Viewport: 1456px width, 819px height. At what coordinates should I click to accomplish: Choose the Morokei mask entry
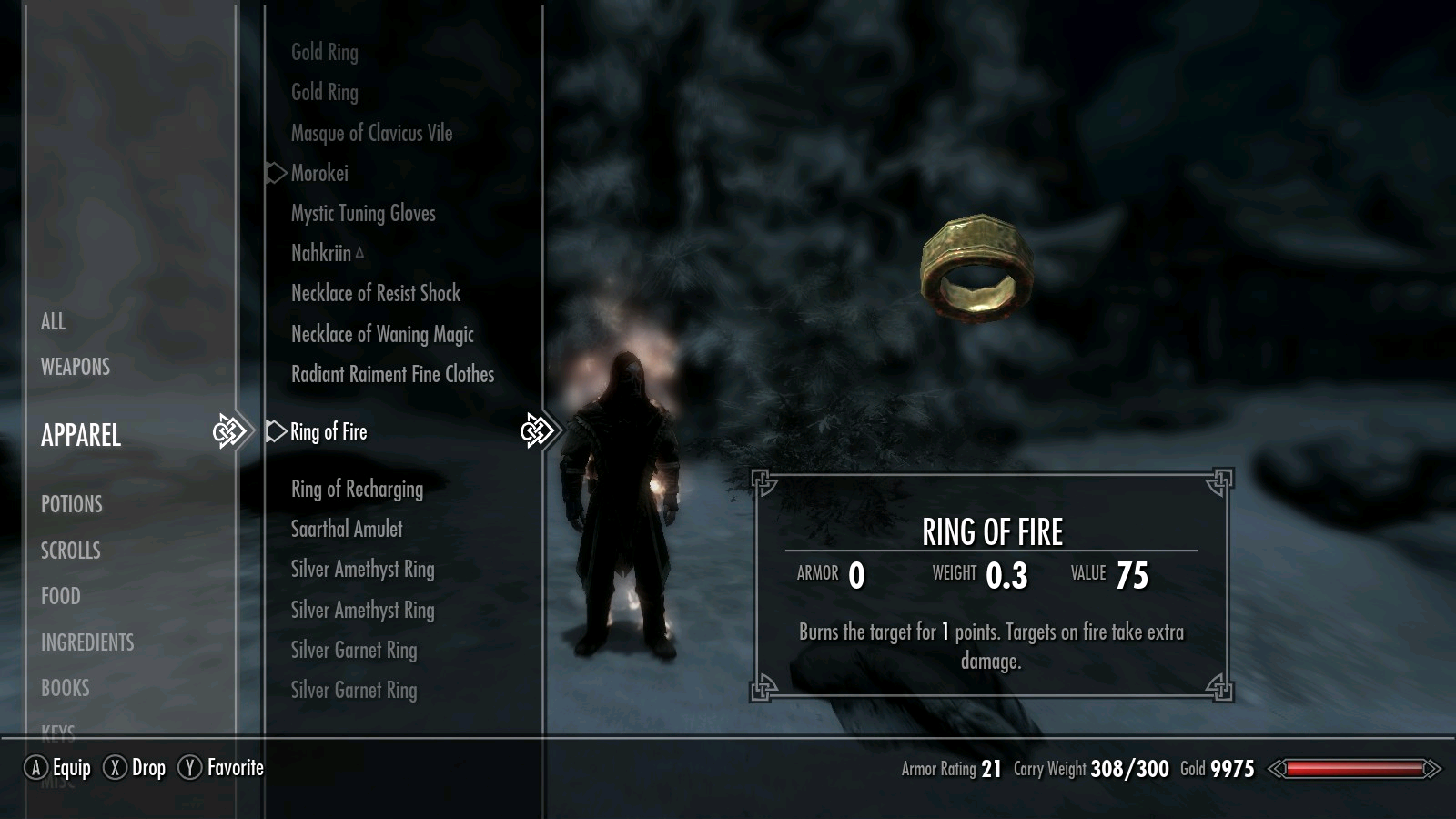point(319,173)
